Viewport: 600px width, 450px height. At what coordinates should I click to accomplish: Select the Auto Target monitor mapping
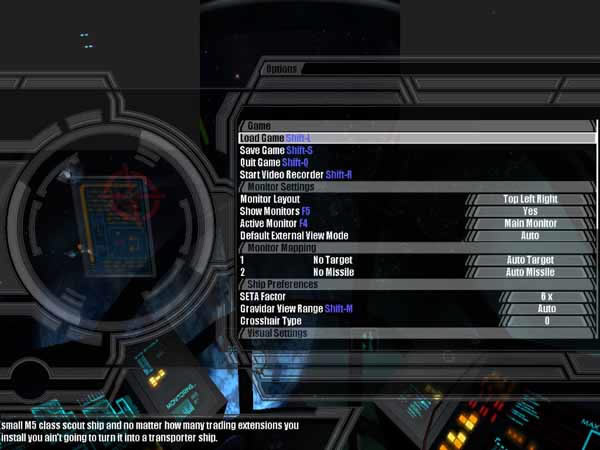pyautogui.click(x=530, y=259)
